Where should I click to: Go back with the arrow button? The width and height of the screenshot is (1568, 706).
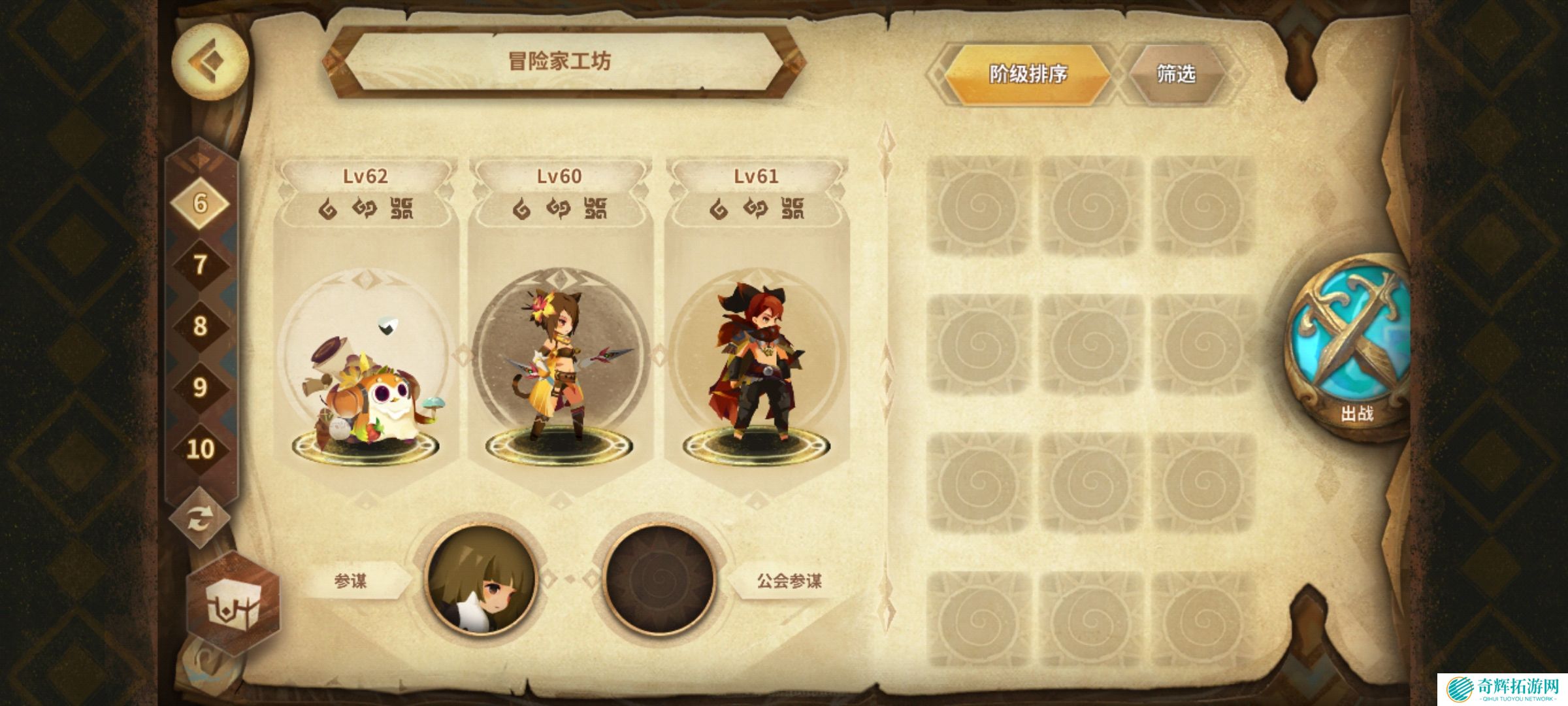pyautogui.click(x=209, y=61)
